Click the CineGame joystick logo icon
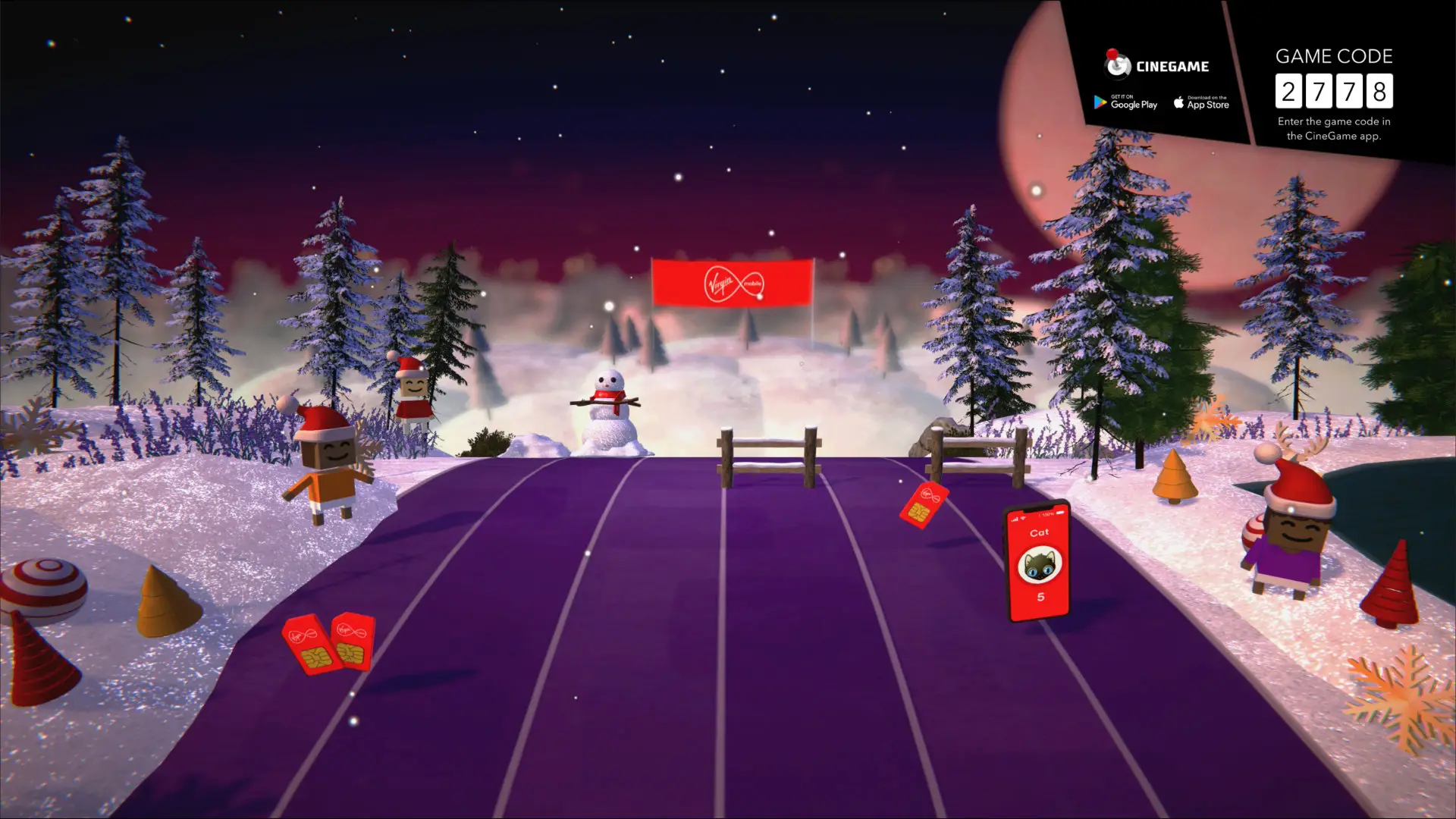 1116,65
